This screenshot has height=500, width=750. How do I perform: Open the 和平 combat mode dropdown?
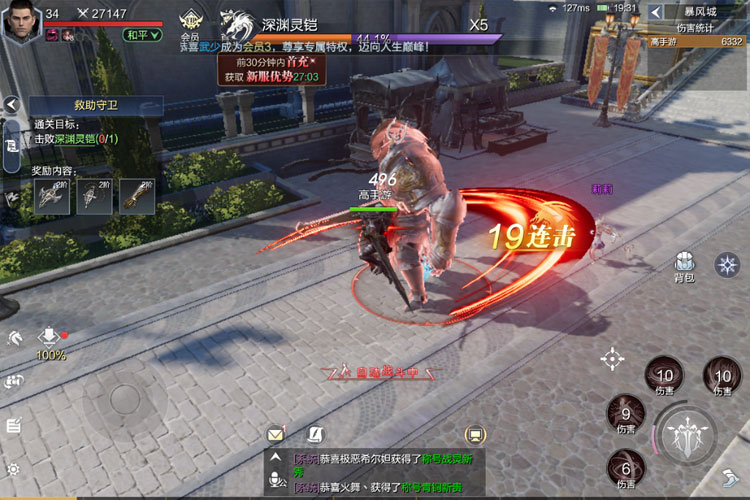pyautogui.click(x=143, y=35)
